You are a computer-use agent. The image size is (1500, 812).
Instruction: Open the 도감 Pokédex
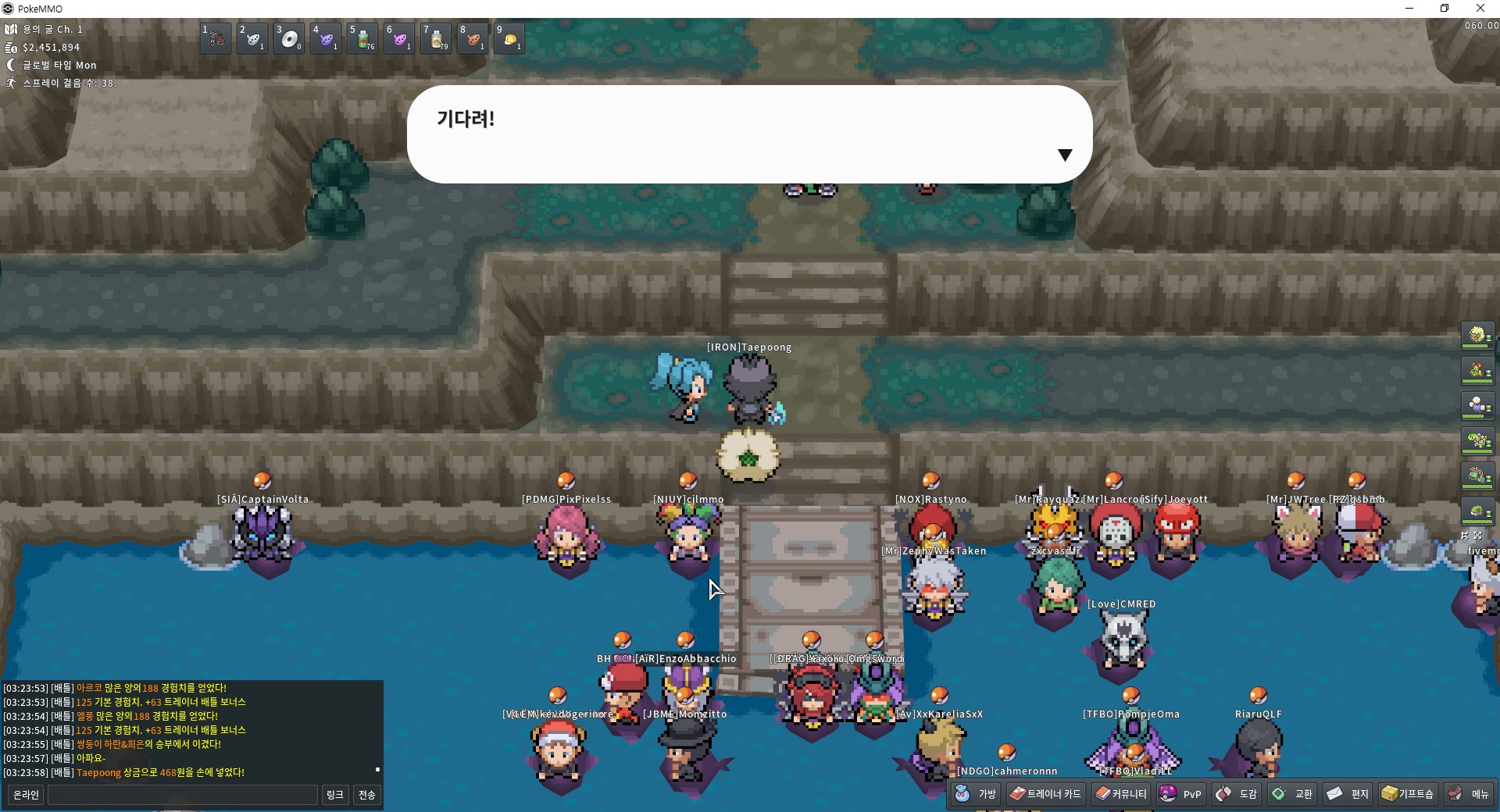coord(1237,794)
